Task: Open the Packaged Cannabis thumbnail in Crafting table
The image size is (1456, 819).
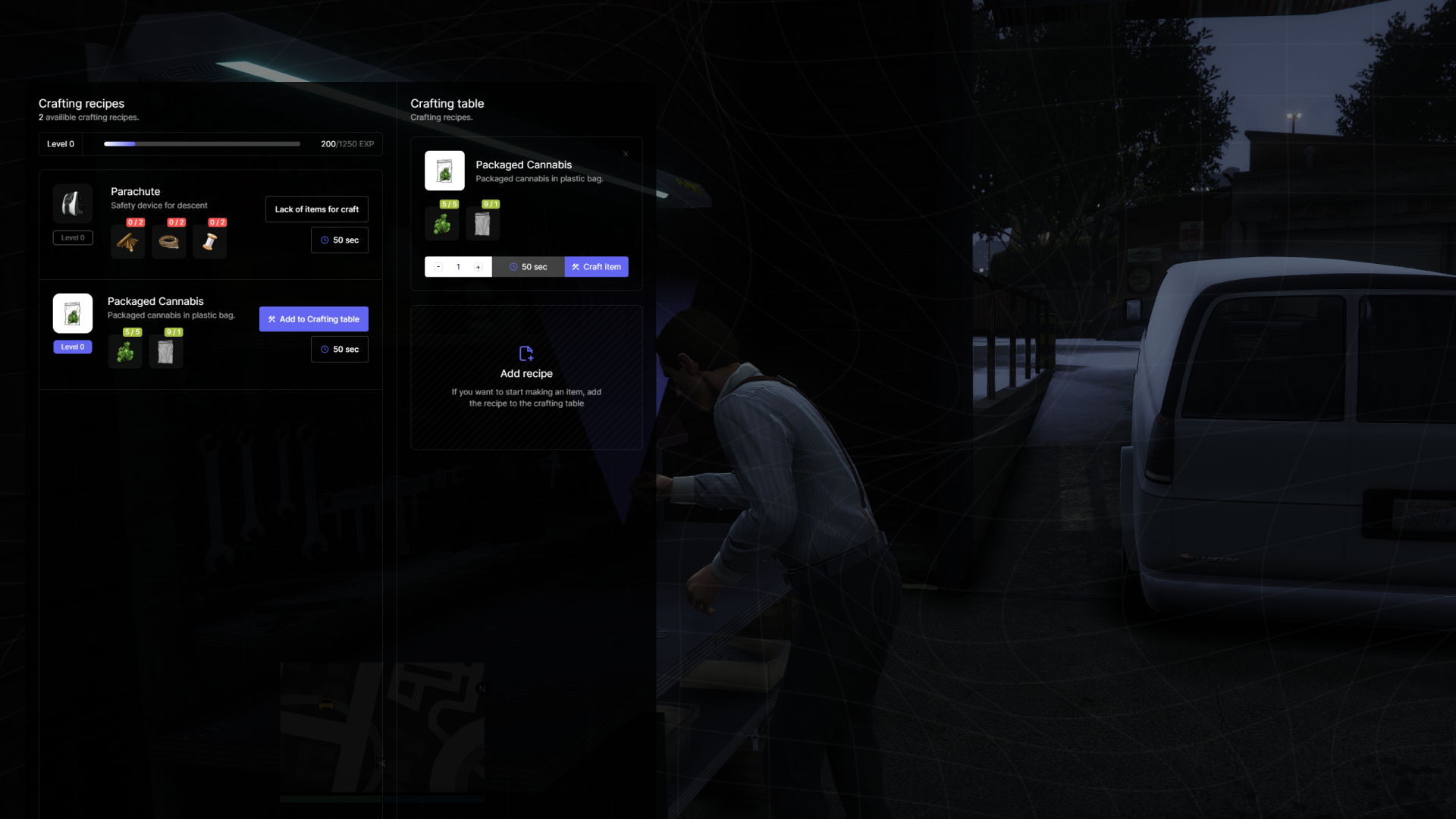Action: 444,171
